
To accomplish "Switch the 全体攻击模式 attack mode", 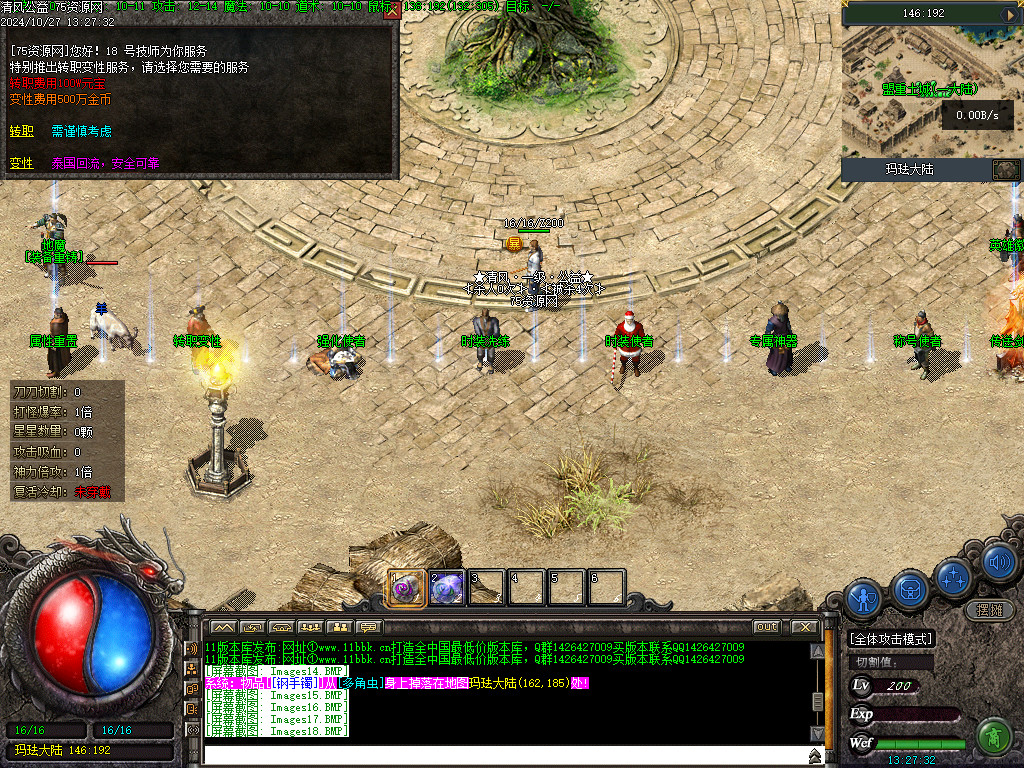I will (890, 639).
